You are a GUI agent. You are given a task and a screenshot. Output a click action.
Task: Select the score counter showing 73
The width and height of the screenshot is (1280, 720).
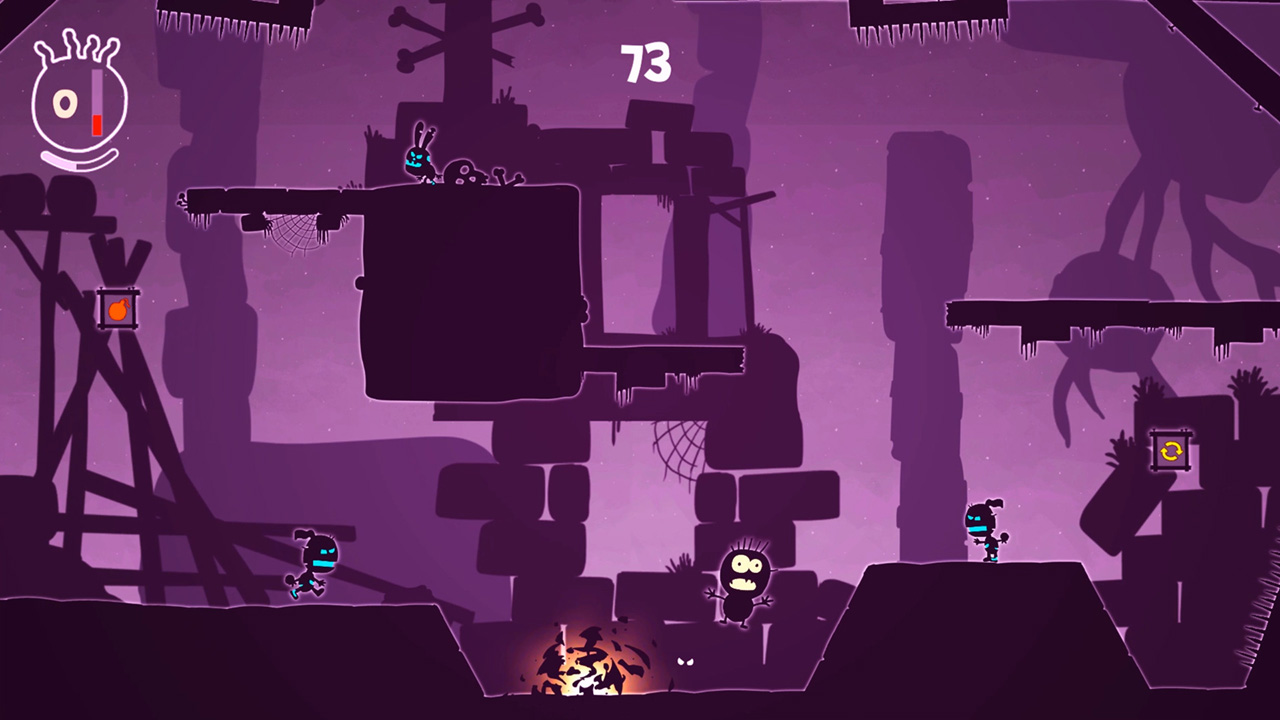click(x=644, y=62)
